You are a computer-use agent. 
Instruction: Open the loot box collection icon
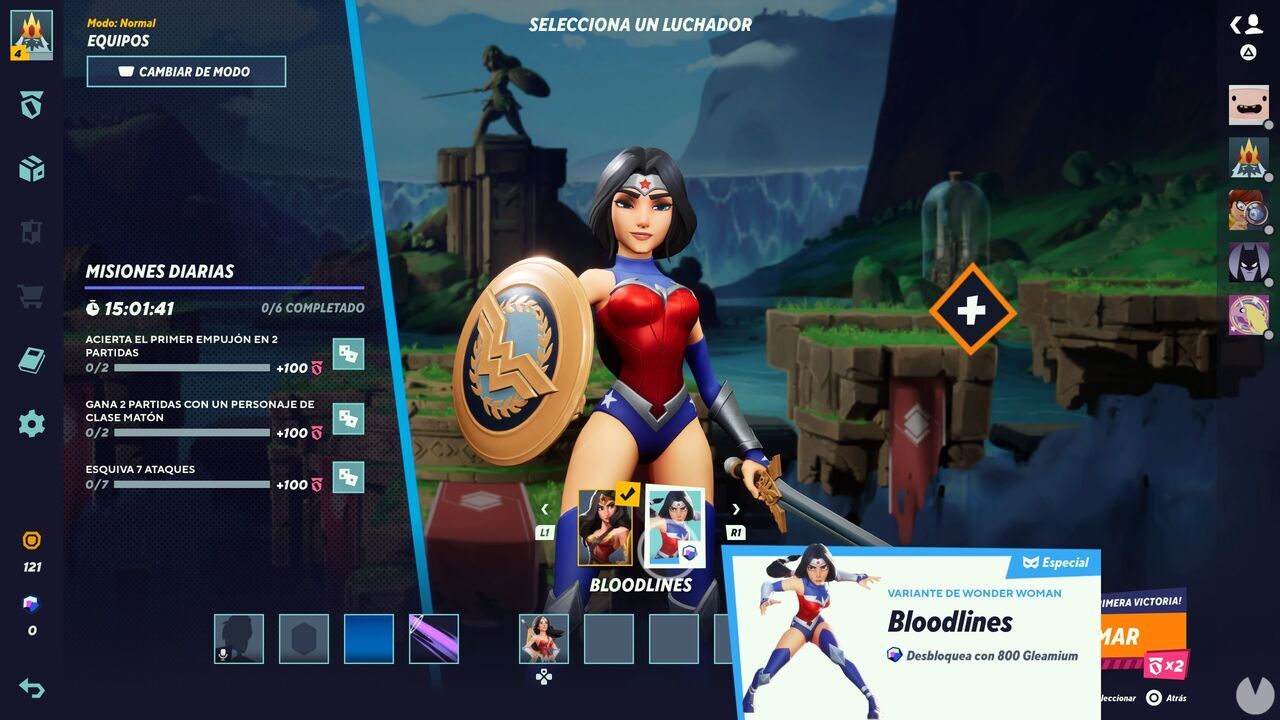pos(30,170)
